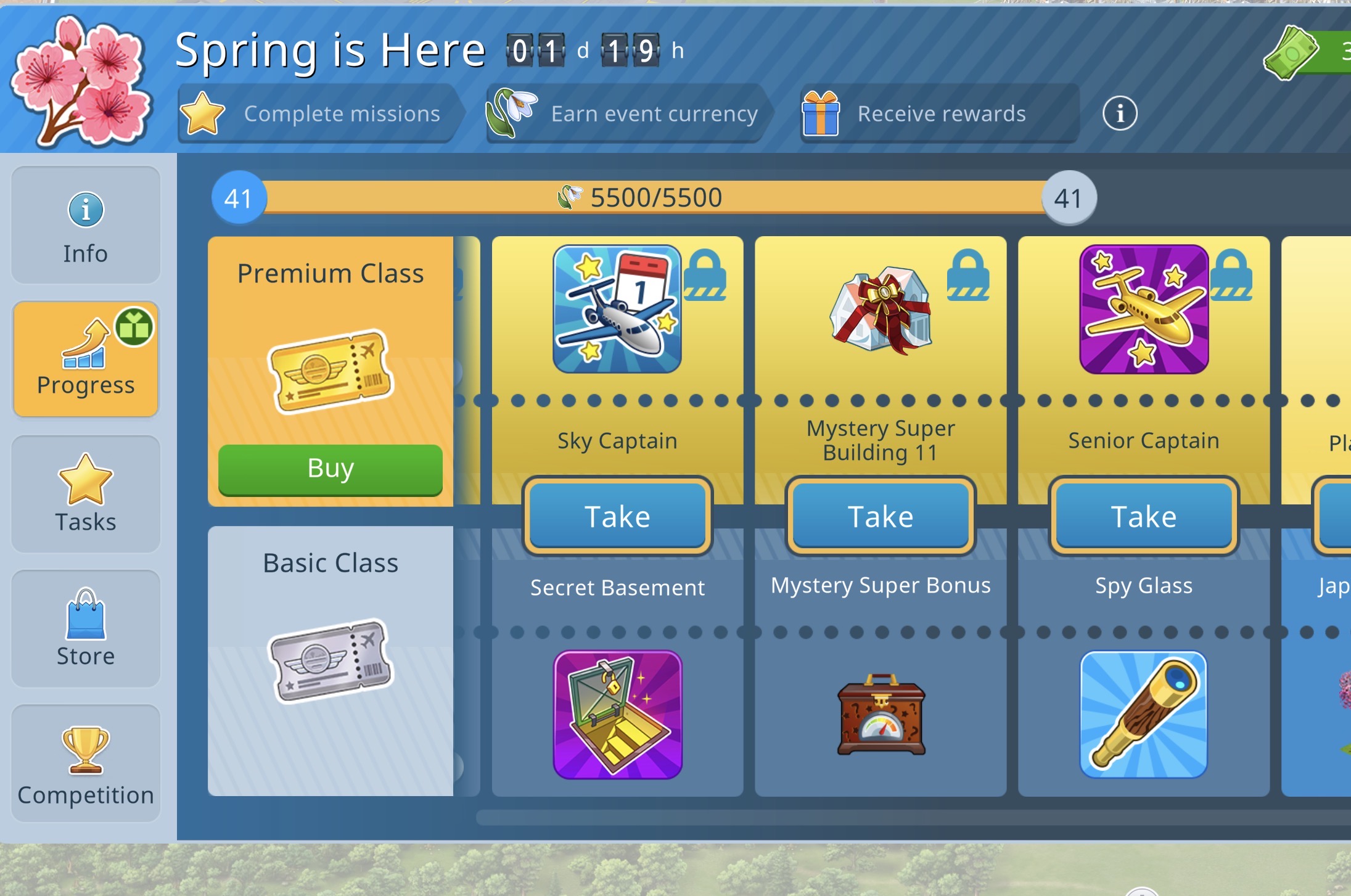Take the Secret Basement reward

617,516
